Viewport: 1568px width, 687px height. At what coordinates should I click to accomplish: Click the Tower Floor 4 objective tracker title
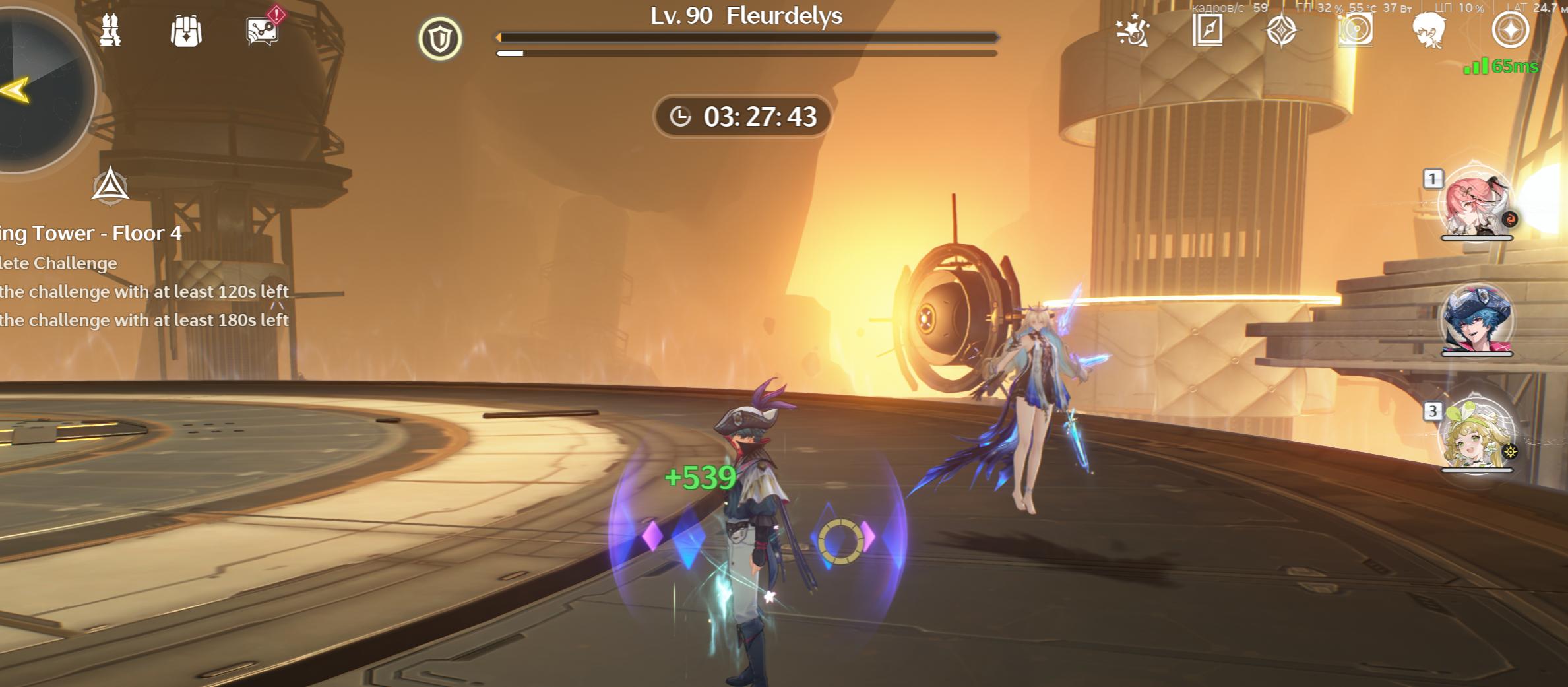pos(92,233)
